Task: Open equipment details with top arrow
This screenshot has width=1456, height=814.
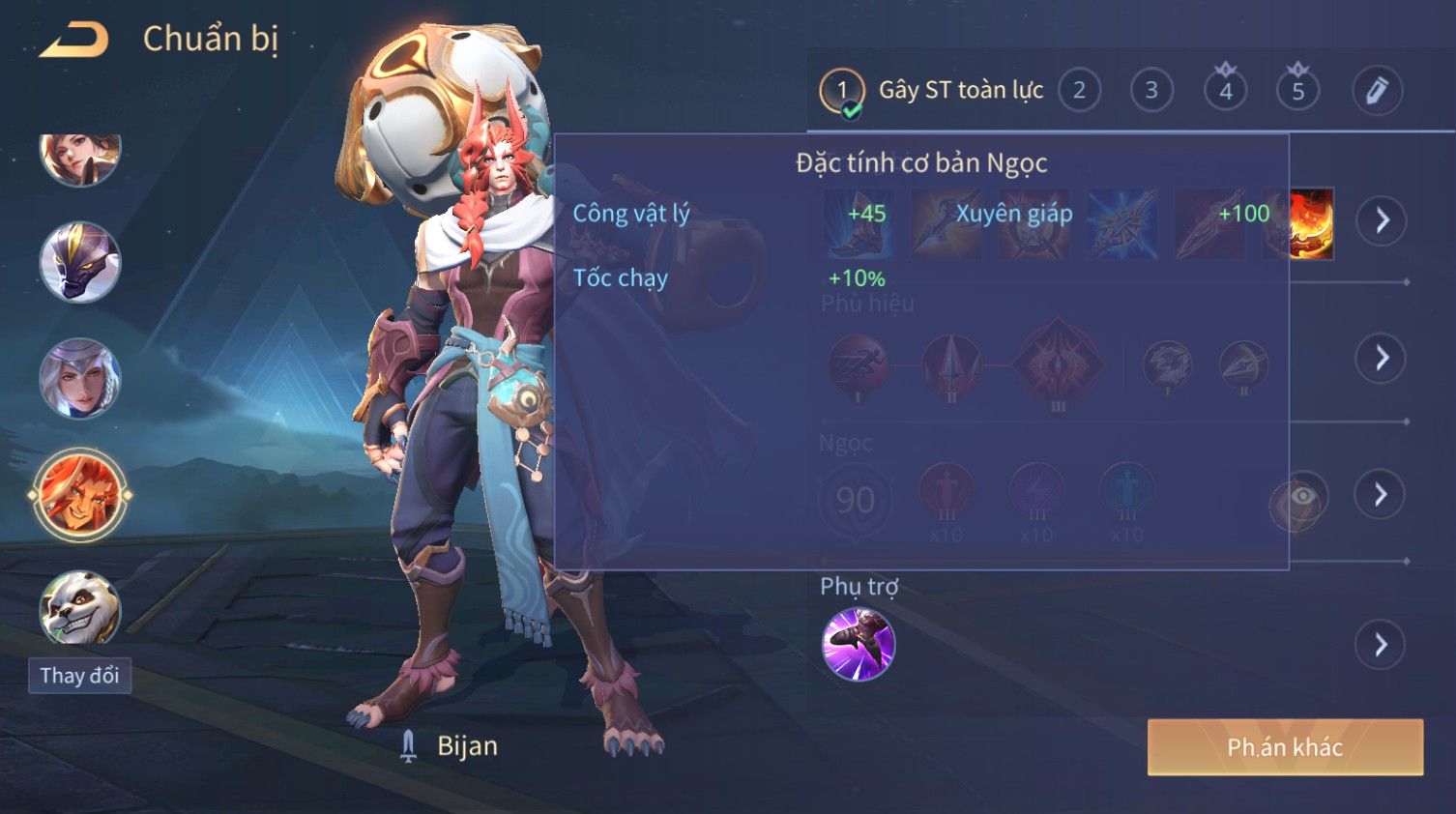Action: 1381,220
